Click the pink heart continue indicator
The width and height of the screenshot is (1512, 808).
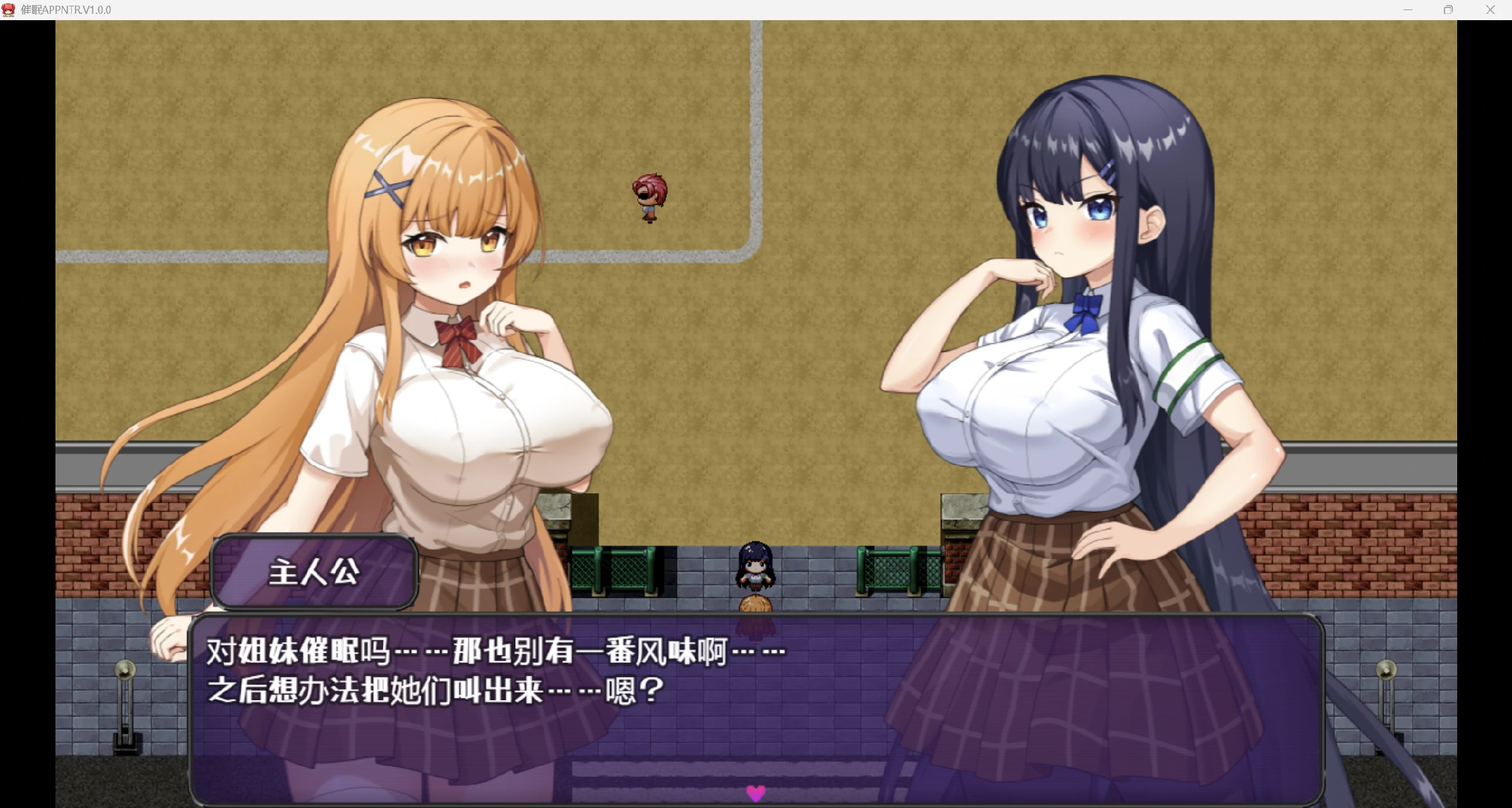coord(755,794)
